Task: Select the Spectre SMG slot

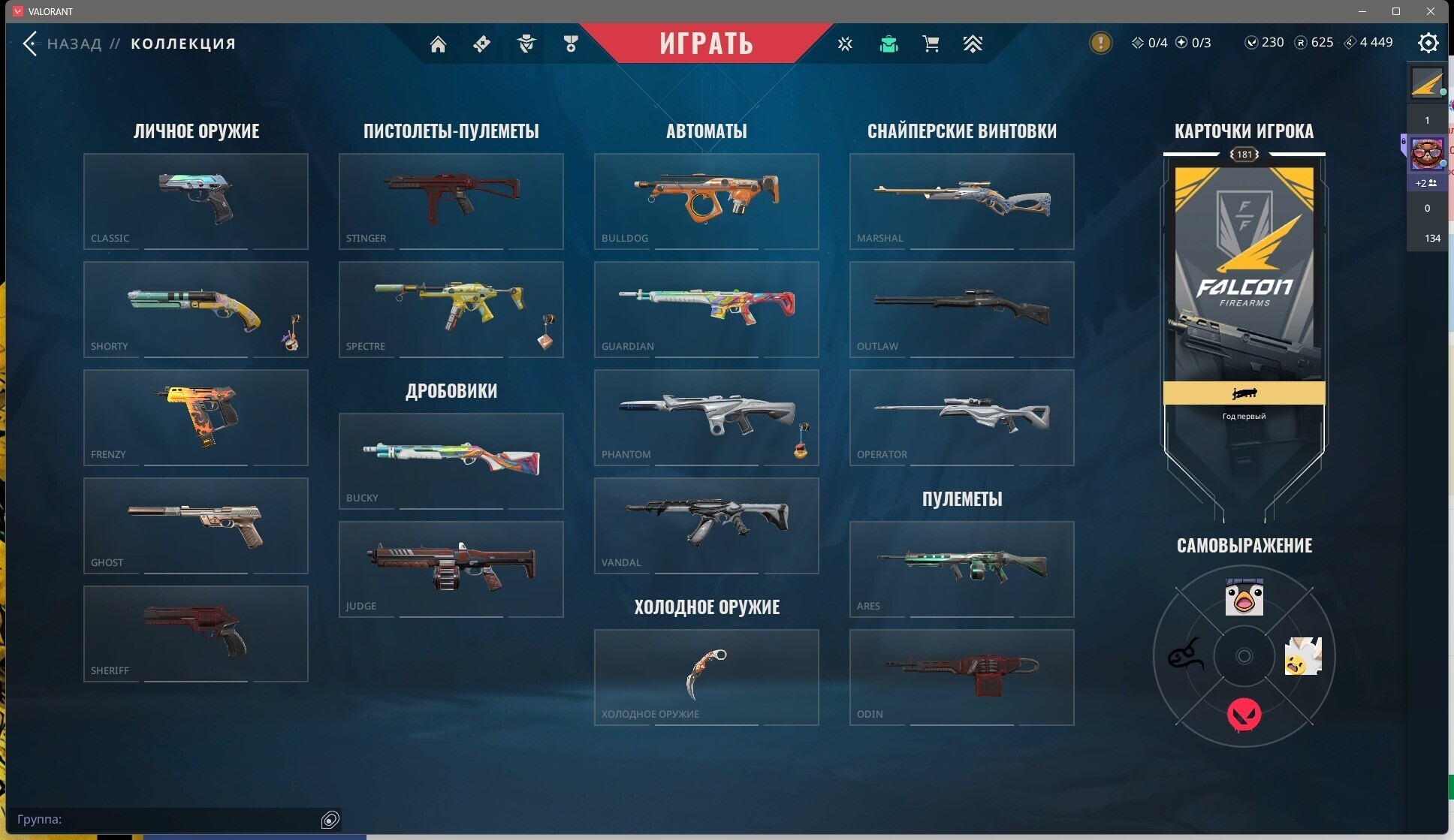Action: pos(451,309)
